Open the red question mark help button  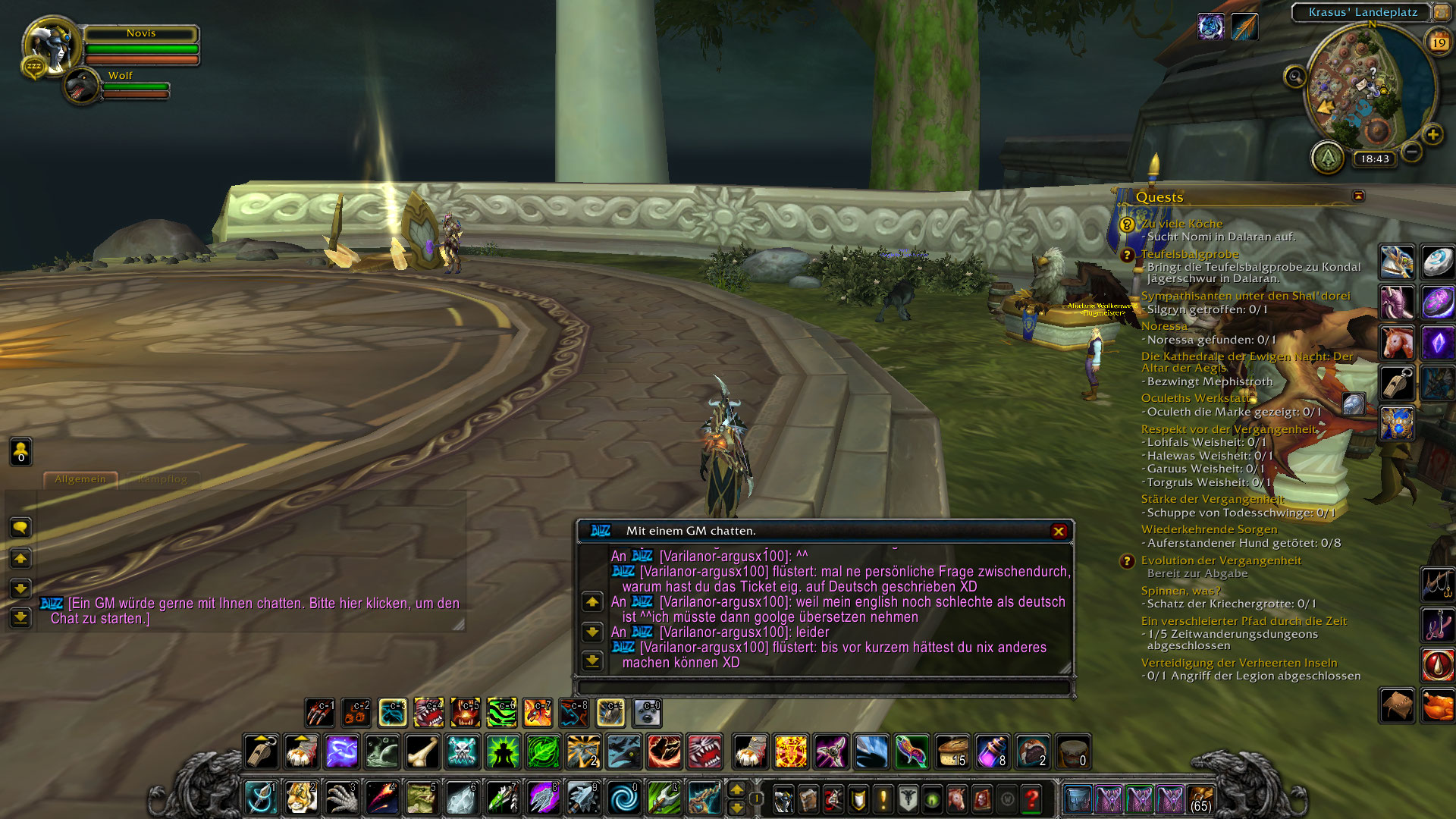1031,799
